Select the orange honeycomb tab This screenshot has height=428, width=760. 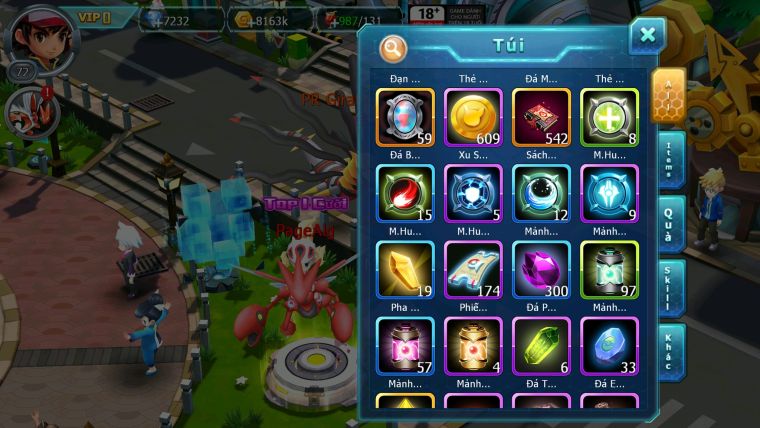point(667,95)
